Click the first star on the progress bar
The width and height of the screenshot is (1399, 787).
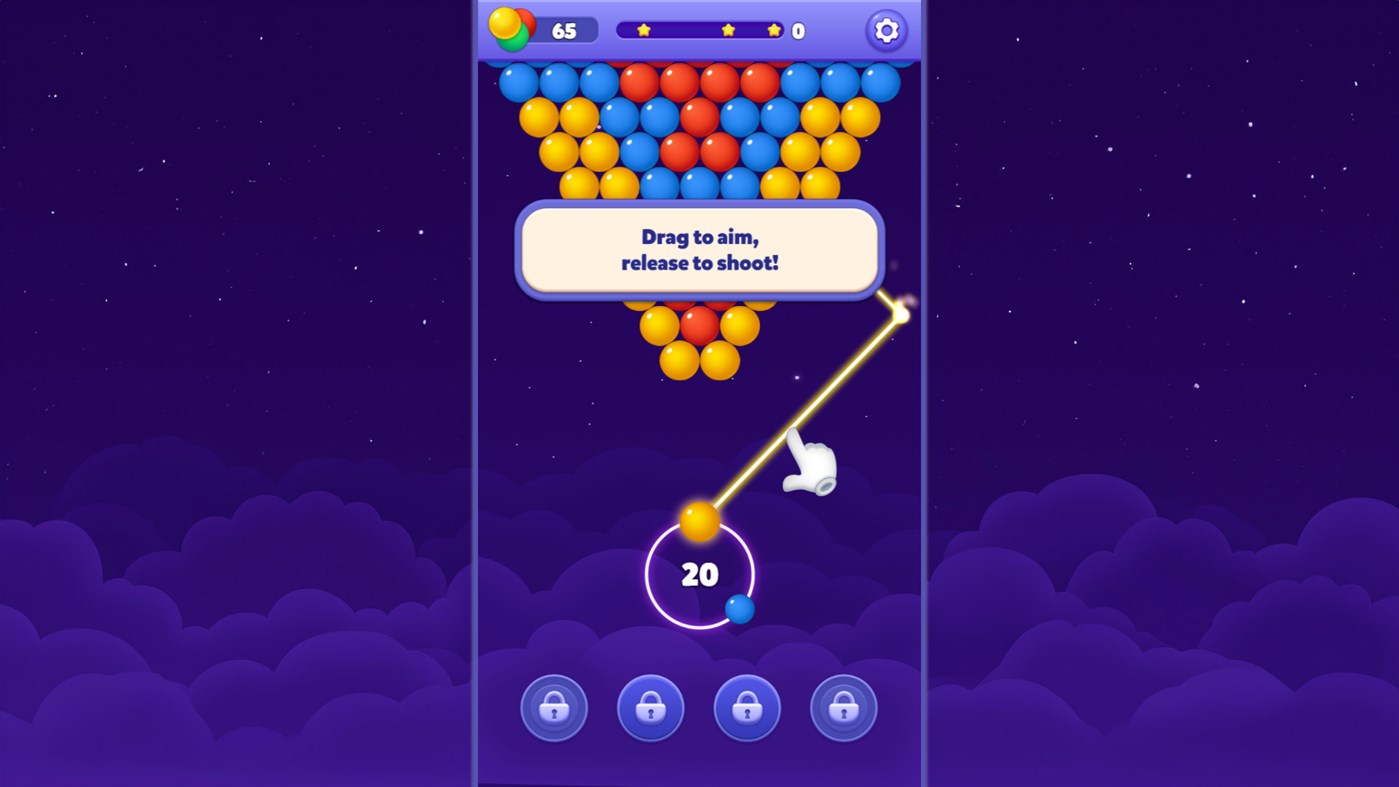[x=641, y=29]
